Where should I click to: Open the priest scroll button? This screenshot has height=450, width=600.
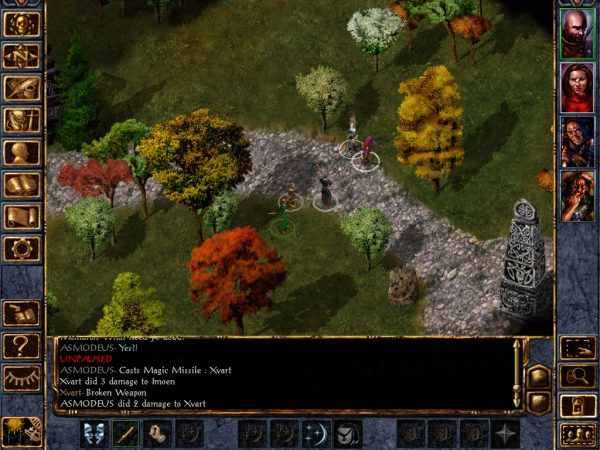[22, 216]
